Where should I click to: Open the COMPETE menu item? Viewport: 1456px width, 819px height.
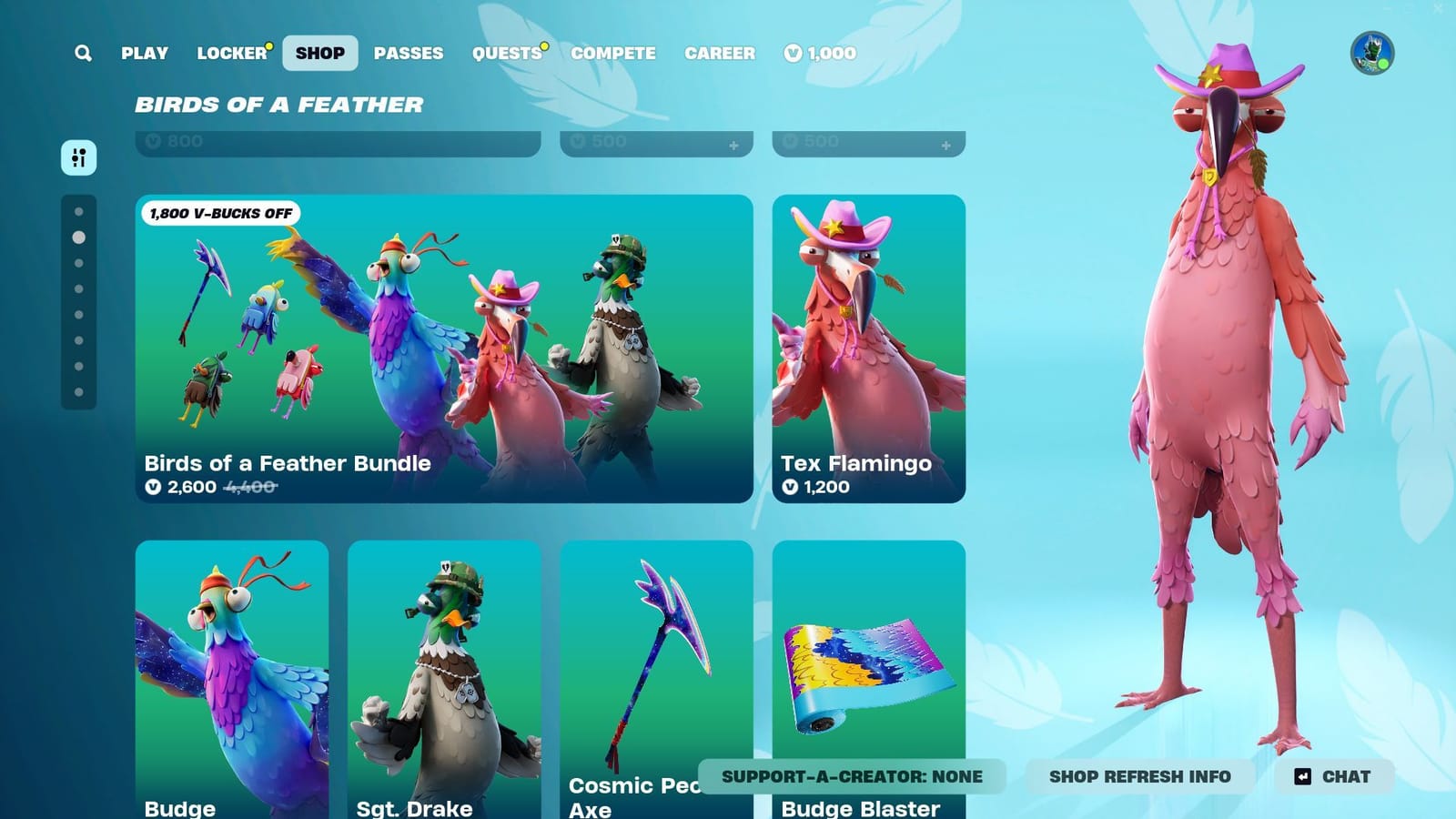[x=612, y=53]
